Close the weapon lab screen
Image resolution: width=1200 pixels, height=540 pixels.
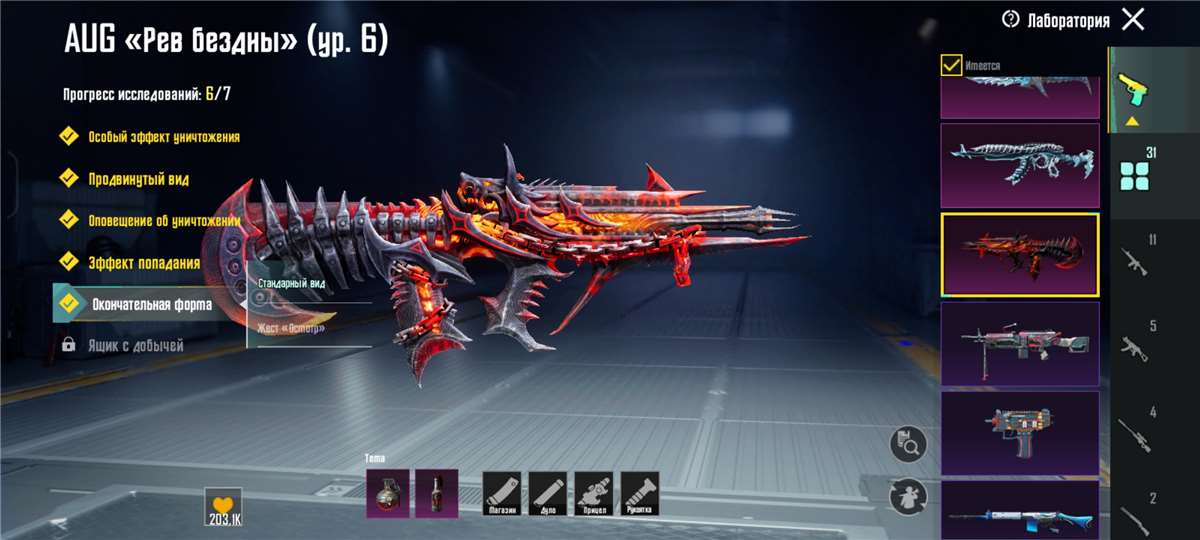point(1133,20)
